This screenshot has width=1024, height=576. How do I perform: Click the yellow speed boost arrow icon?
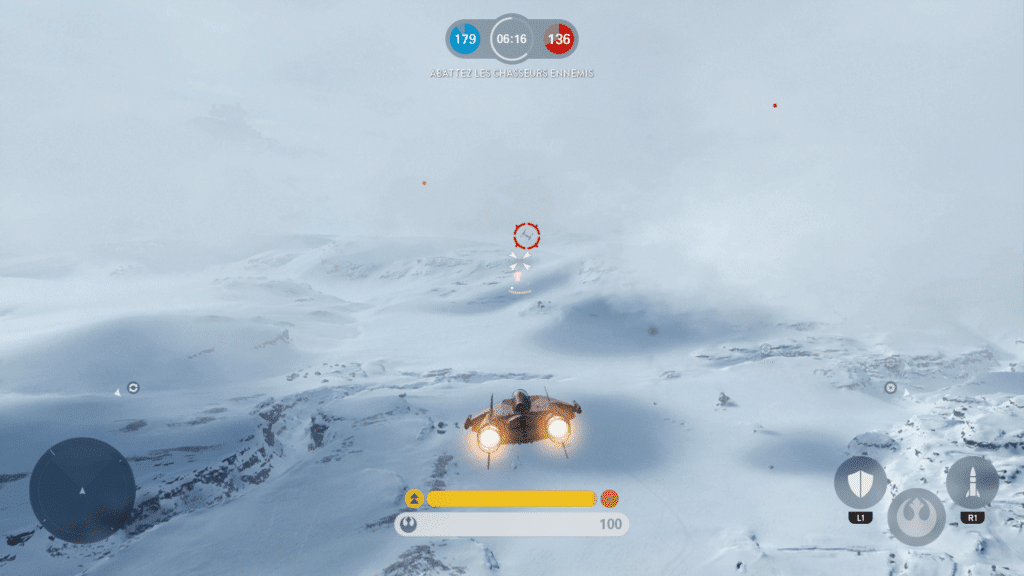tap(414, 498)
